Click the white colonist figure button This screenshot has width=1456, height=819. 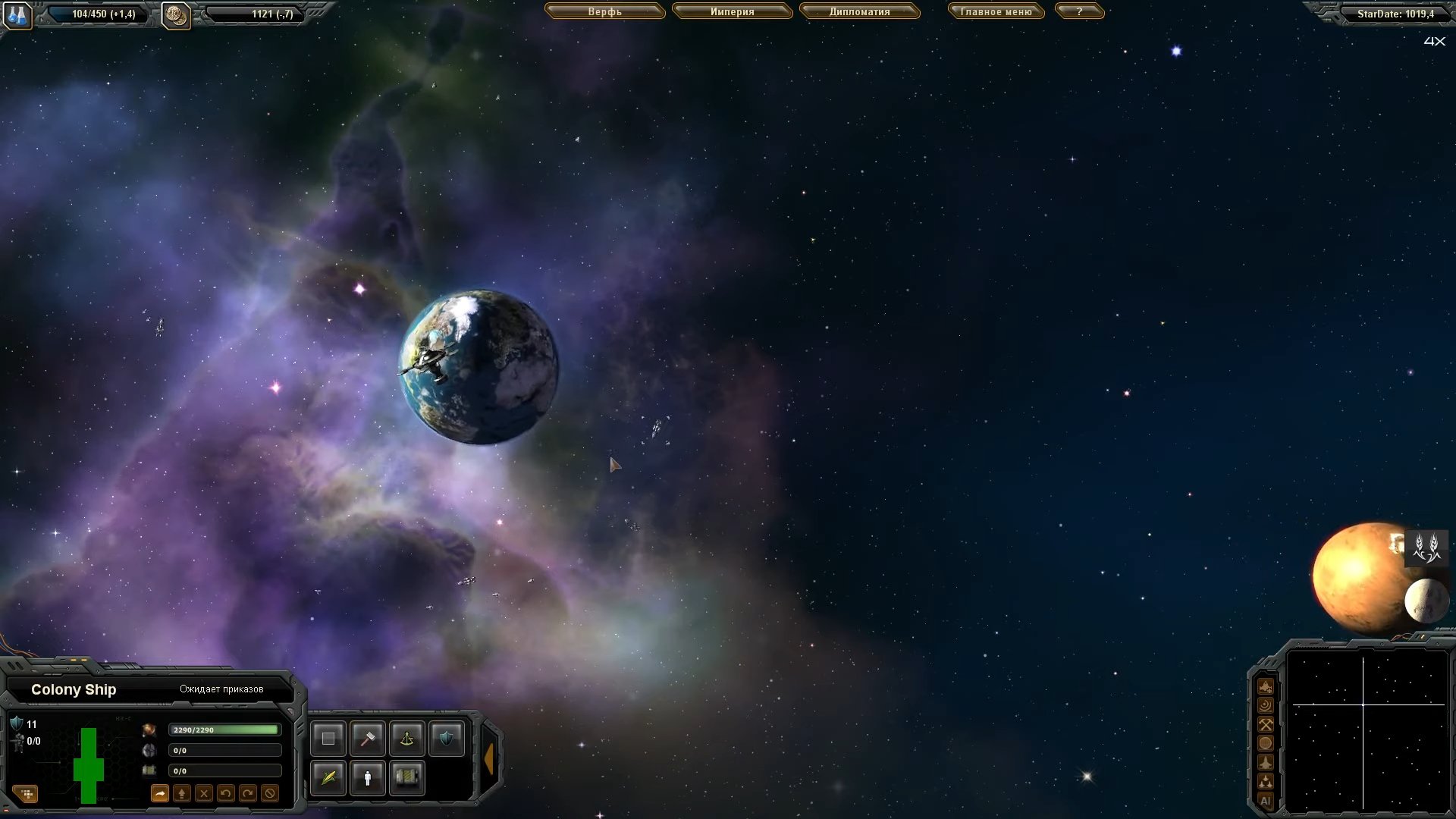pyautogui.click(x=368, y=778)
